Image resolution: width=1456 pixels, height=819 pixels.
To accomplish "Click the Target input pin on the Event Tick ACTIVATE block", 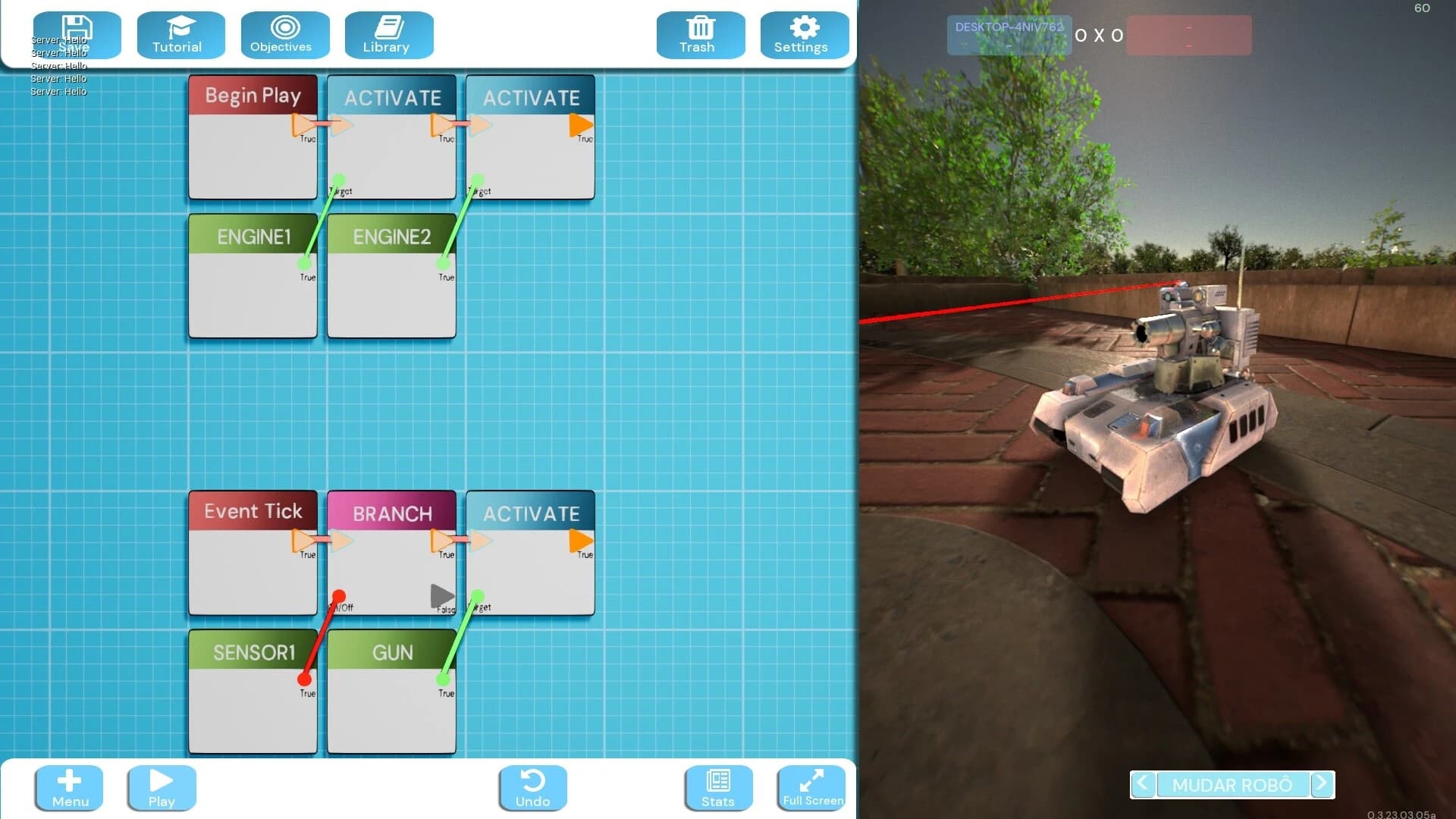I will pos(477,595).
